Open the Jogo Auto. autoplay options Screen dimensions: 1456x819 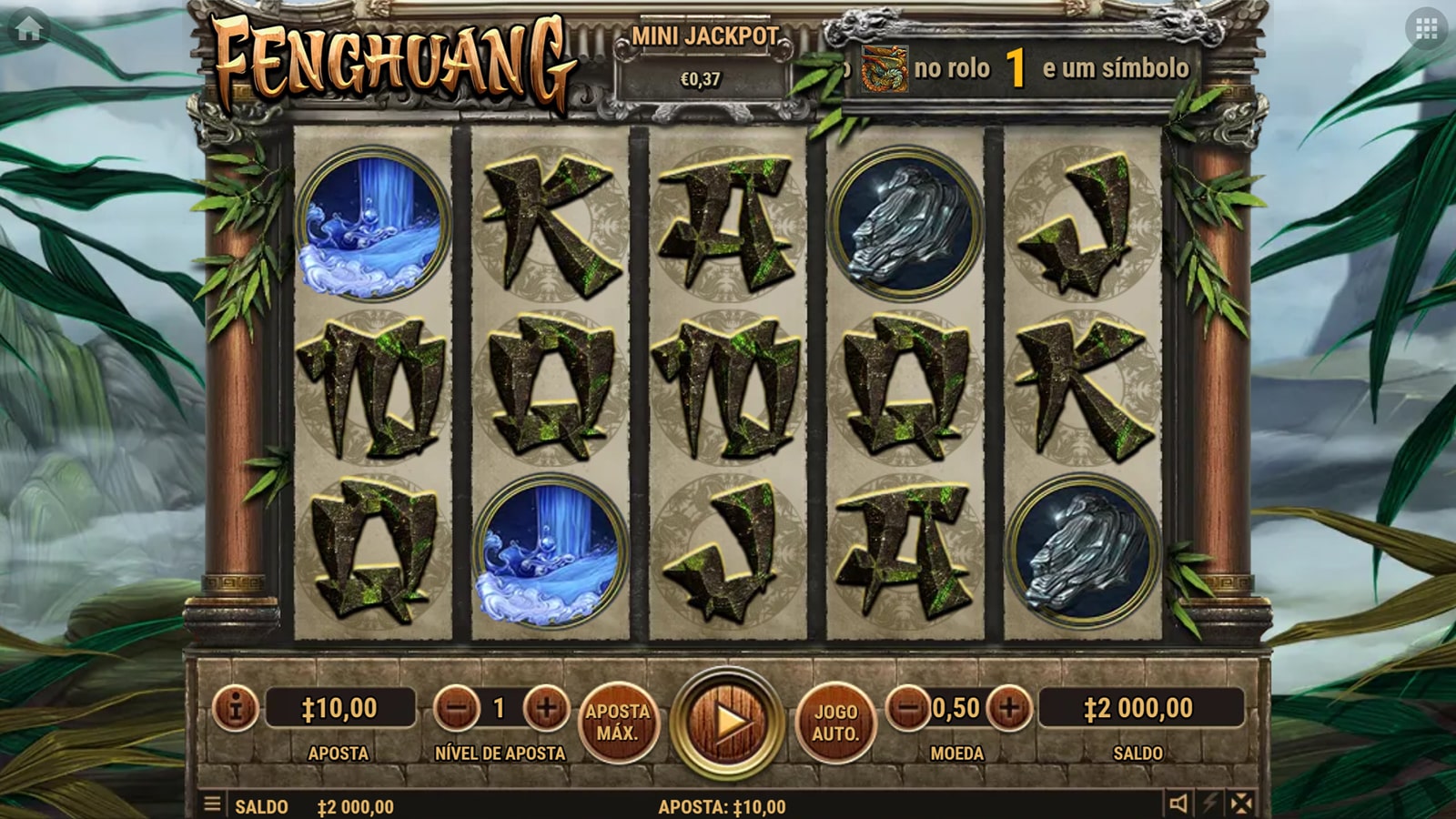tap(835, 723)
